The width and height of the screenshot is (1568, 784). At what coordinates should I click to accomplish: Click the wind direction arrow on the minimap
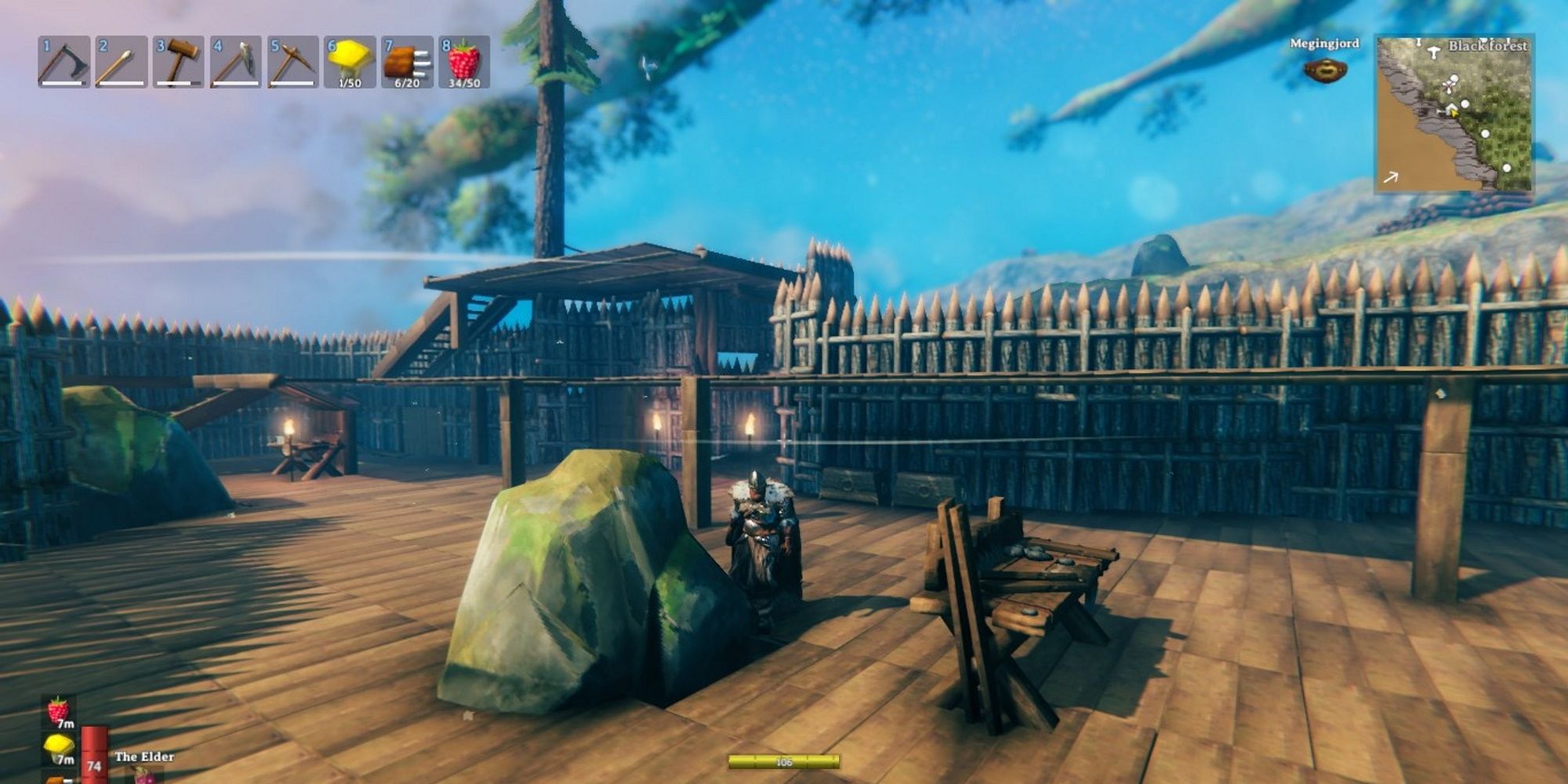point(1391,177)
